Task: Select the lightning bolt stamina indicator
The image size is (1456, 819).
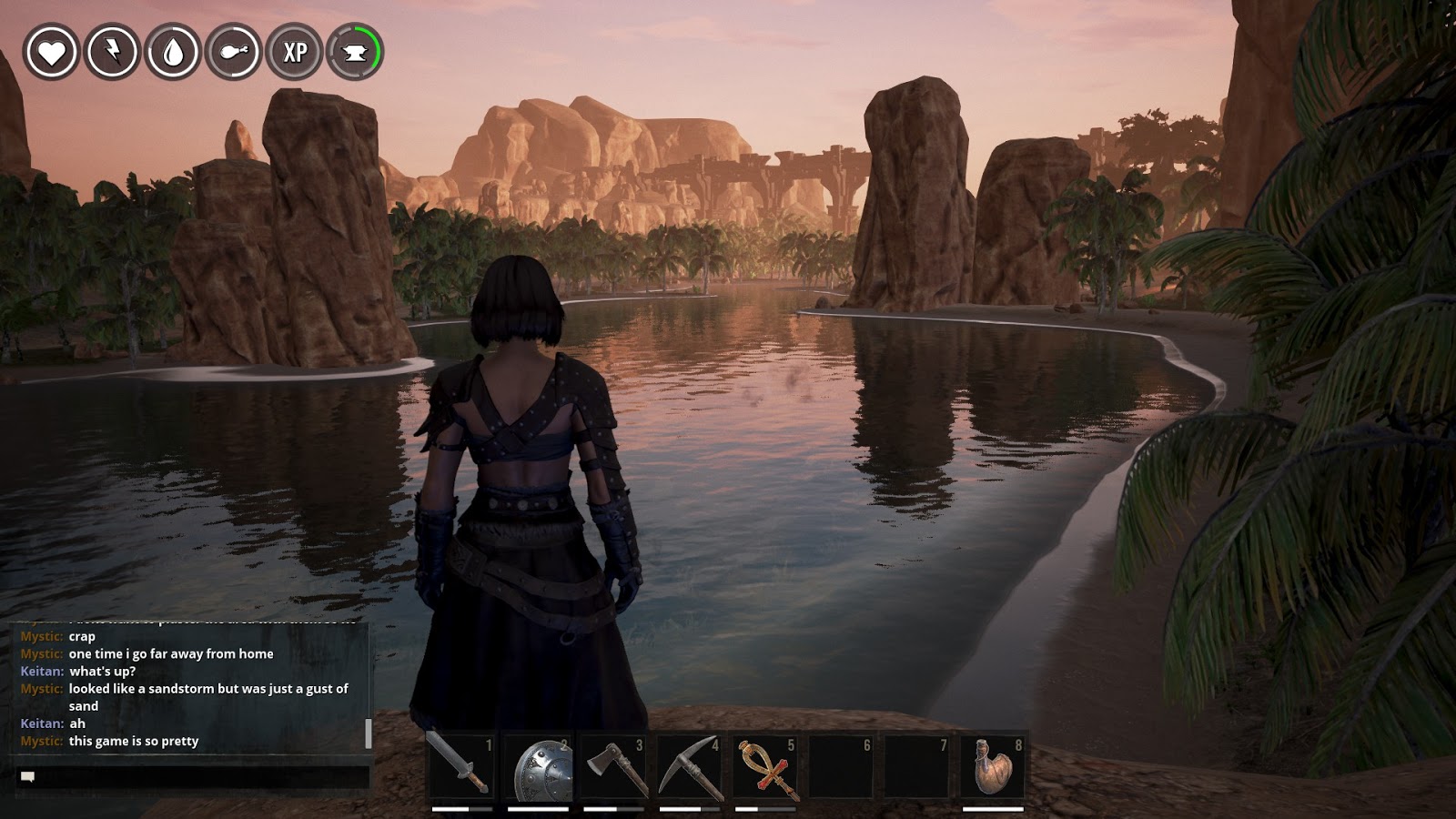Action: click(112, 52)
